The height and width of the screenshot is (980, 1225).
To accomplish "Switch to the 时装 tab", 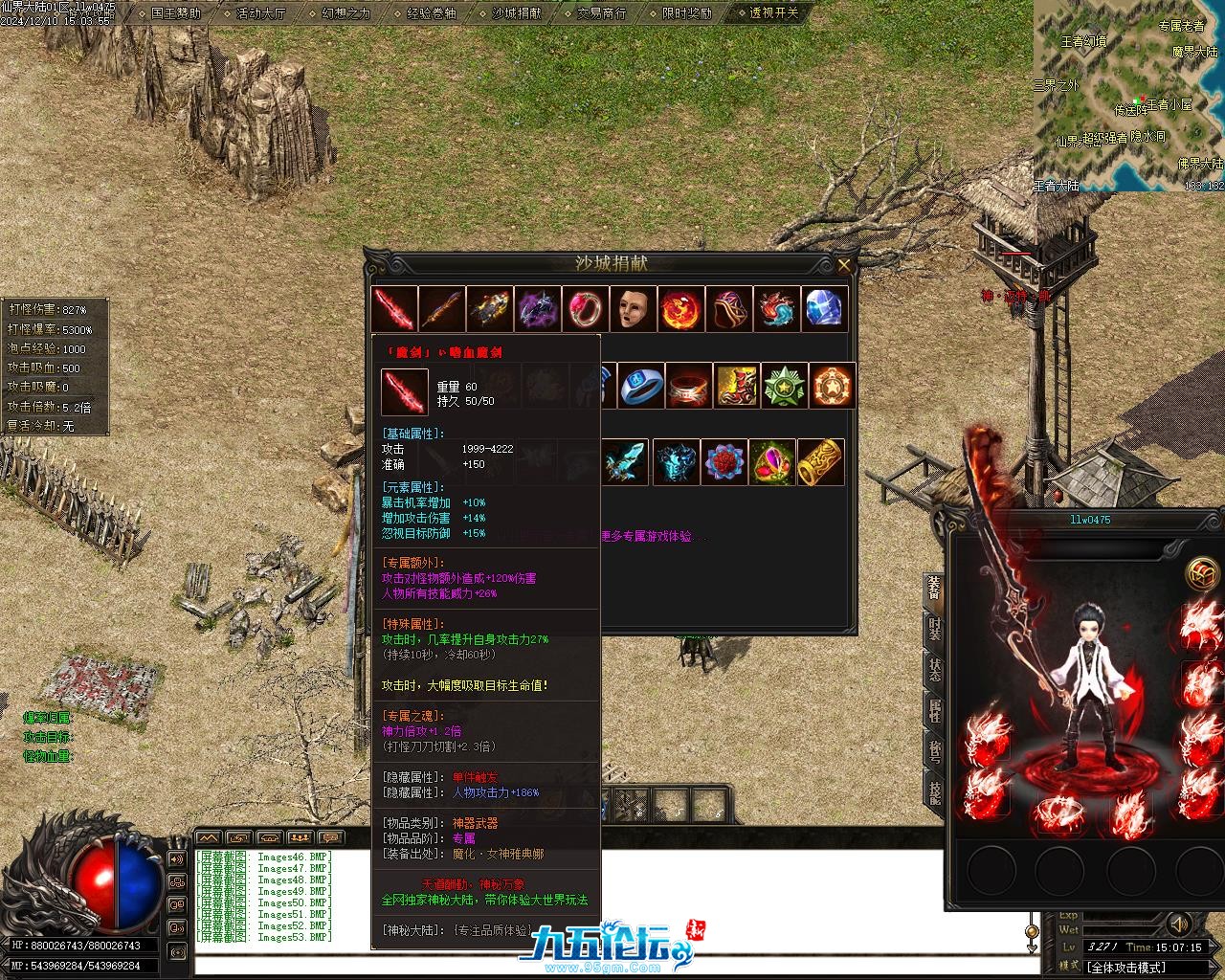I will (x=934, y=629).
